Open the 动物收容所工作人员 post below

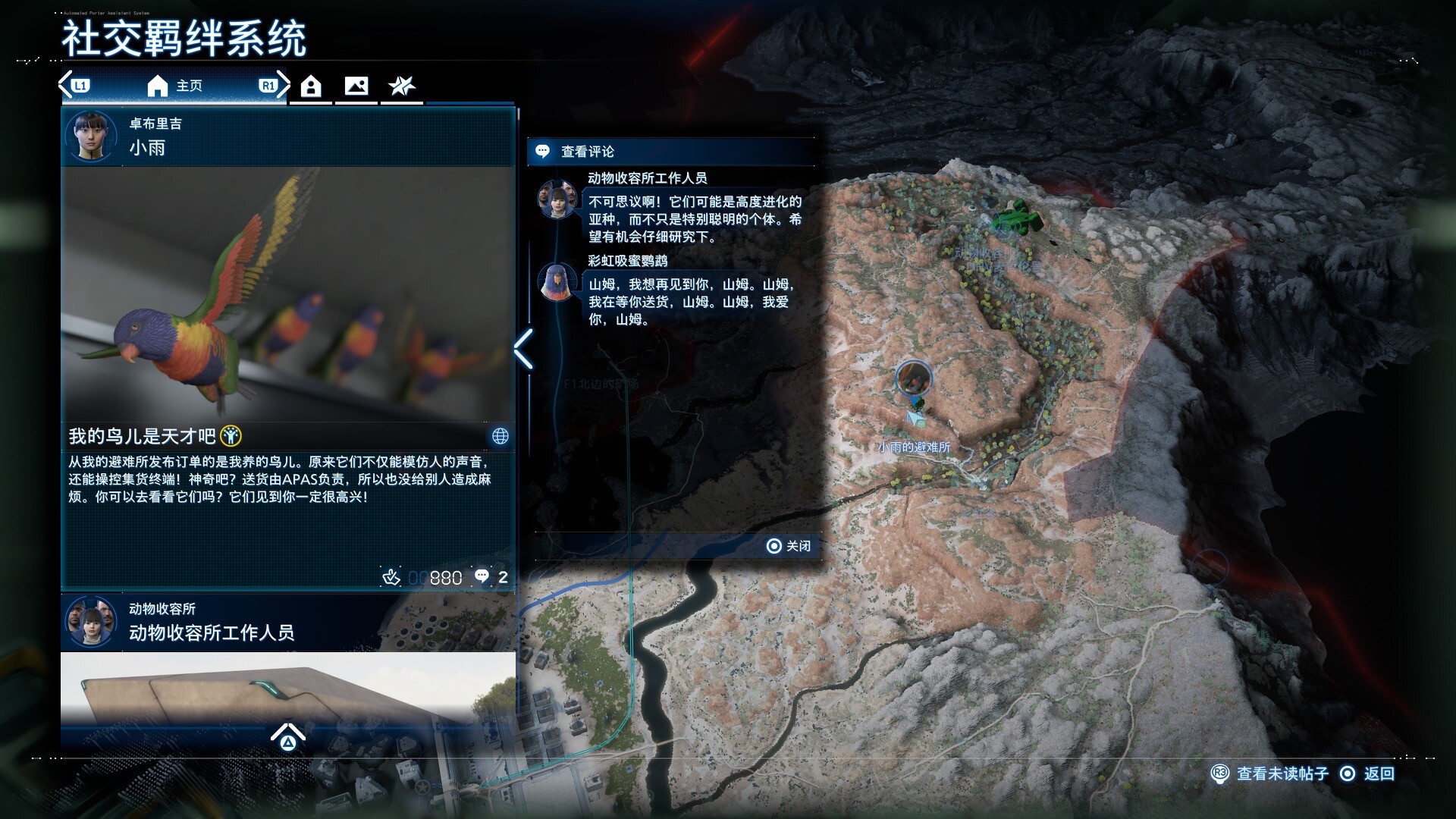[288, 623]
